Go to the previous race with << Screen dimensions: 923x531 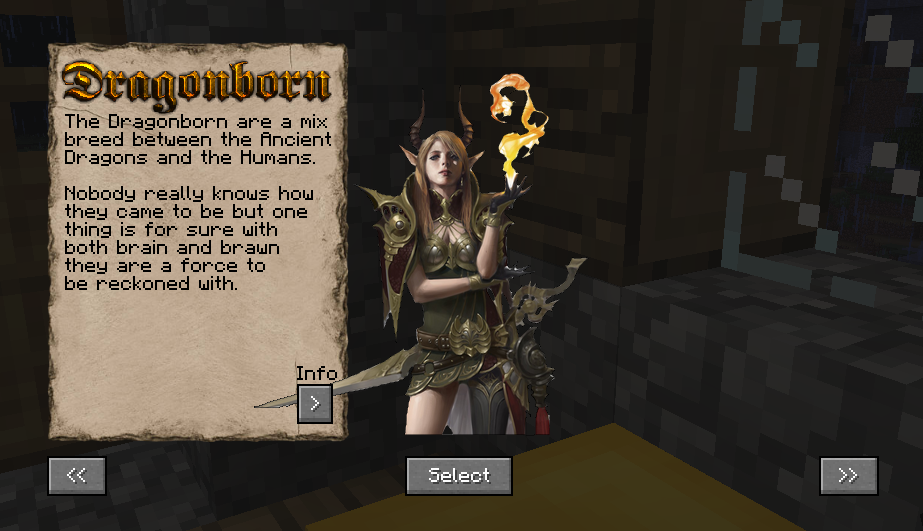point(77,476)
